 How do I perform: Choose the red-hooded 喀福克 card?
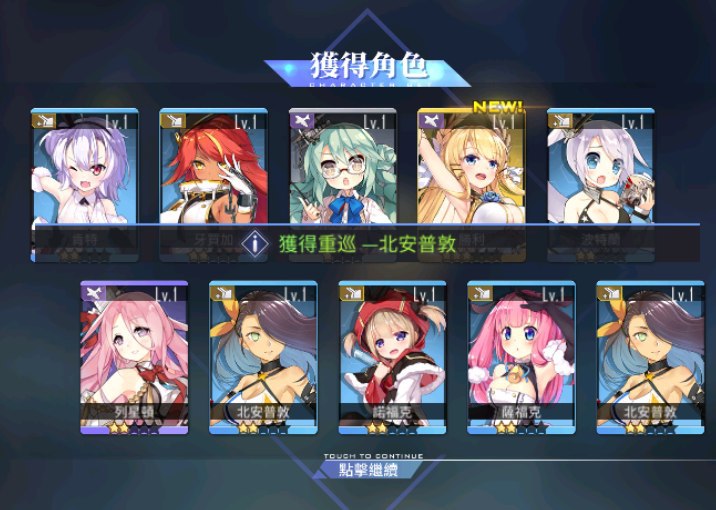coord(392,355)
